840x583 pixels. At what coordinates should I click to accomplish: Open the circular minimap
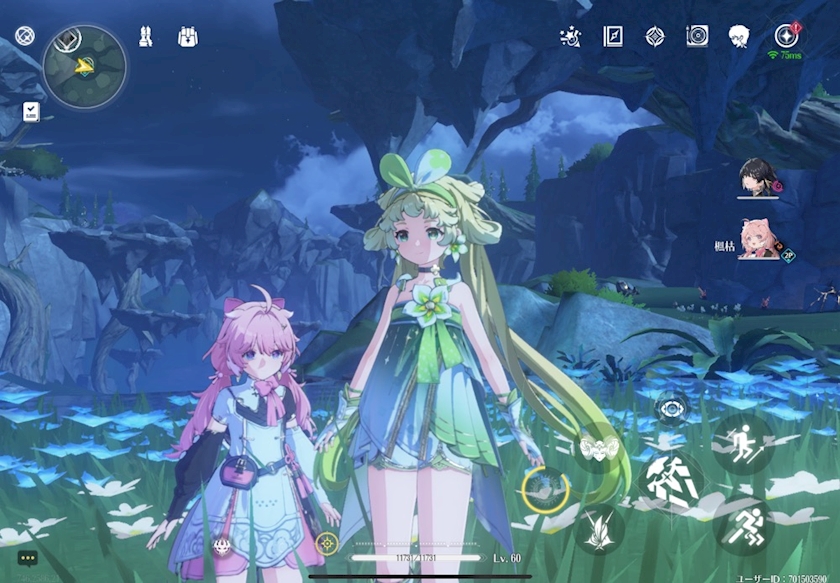point(84,67)
